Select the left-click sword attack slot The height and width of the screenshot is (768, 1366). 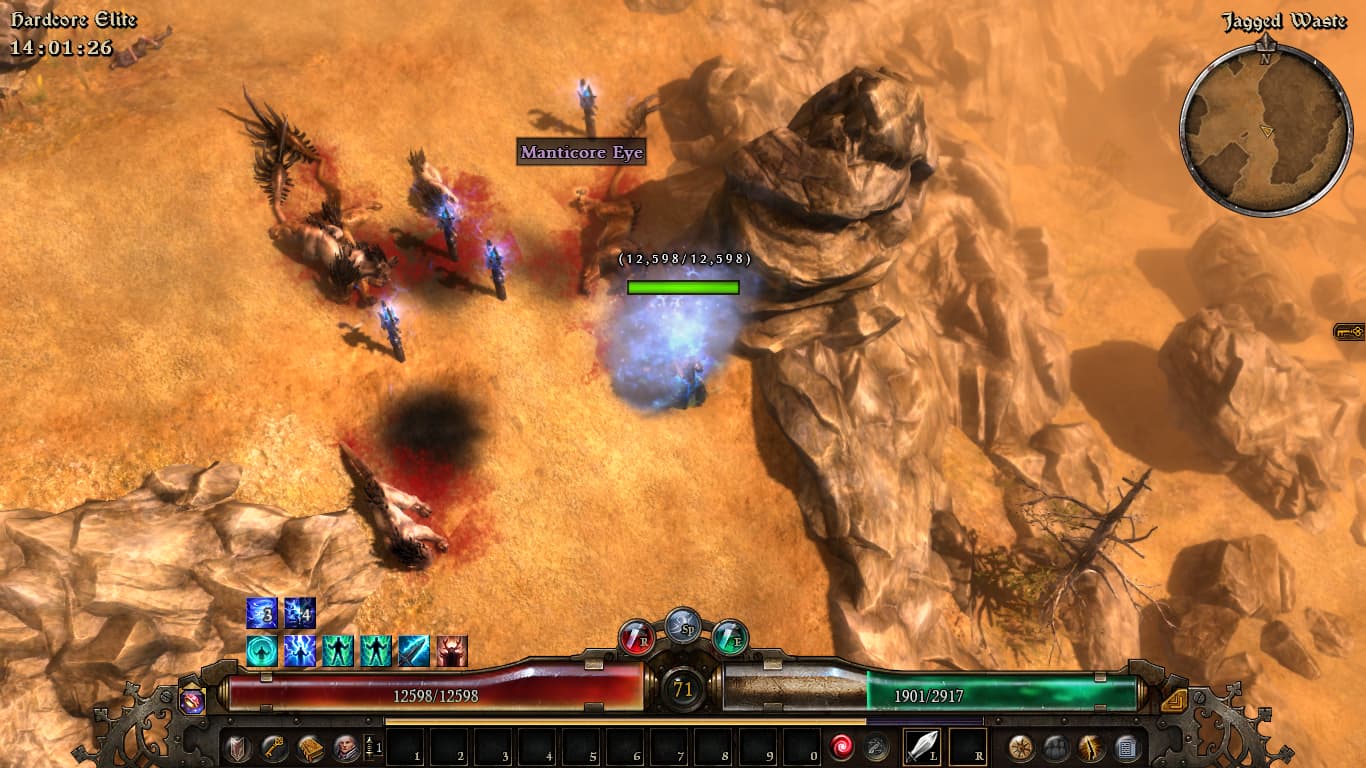pyautogui.click(x=922, y=747)
